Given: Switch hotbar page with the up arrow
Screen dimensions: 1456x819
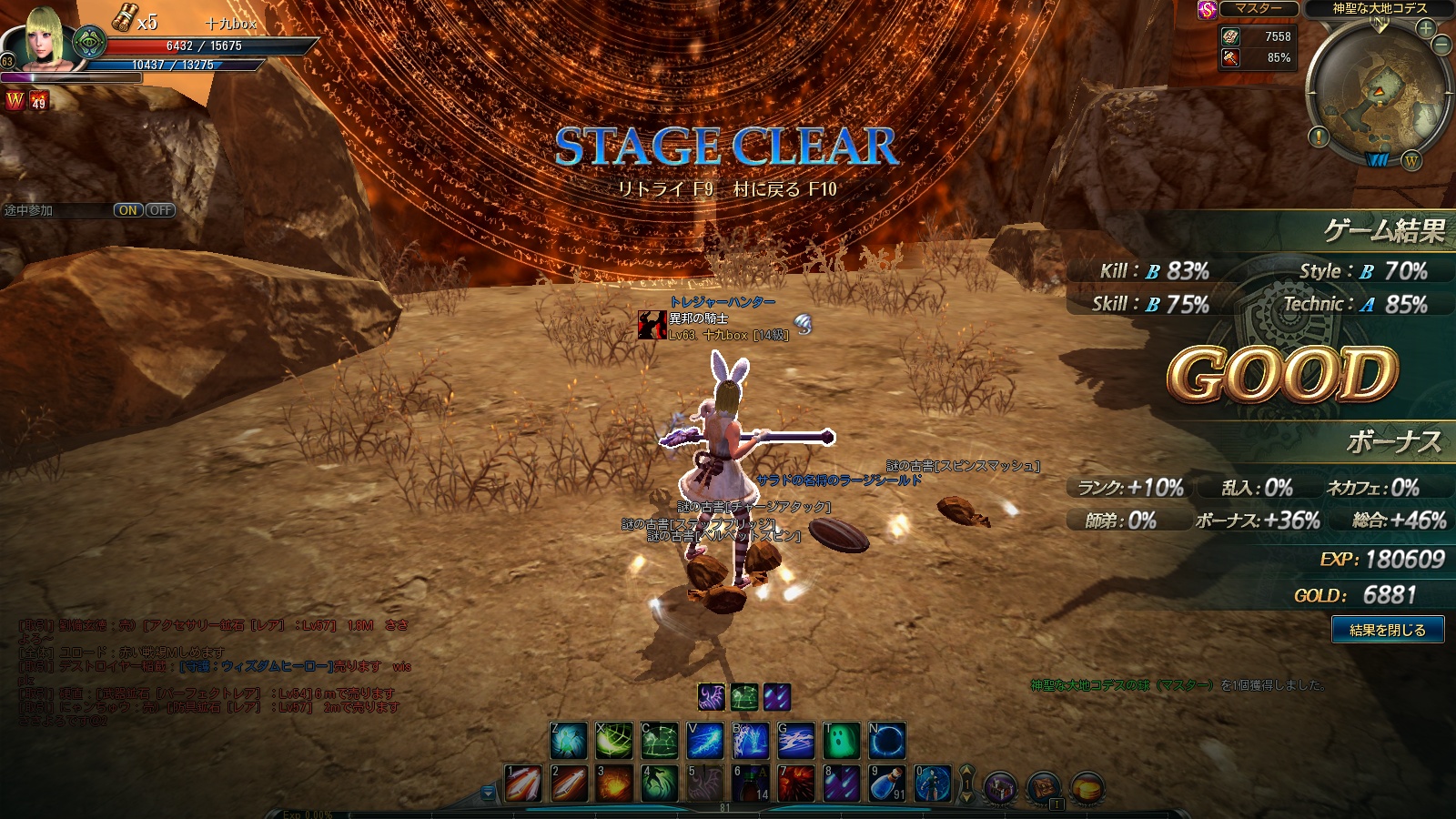Looking at the screenshot, I should coord(966,773).
